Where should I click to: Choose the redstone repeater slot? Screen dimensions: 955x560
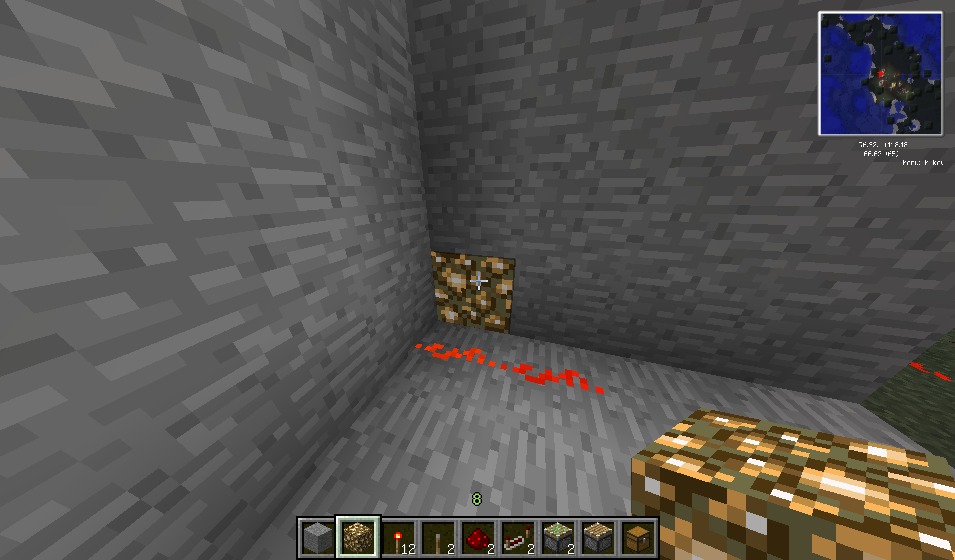click(x=518, y=538)
